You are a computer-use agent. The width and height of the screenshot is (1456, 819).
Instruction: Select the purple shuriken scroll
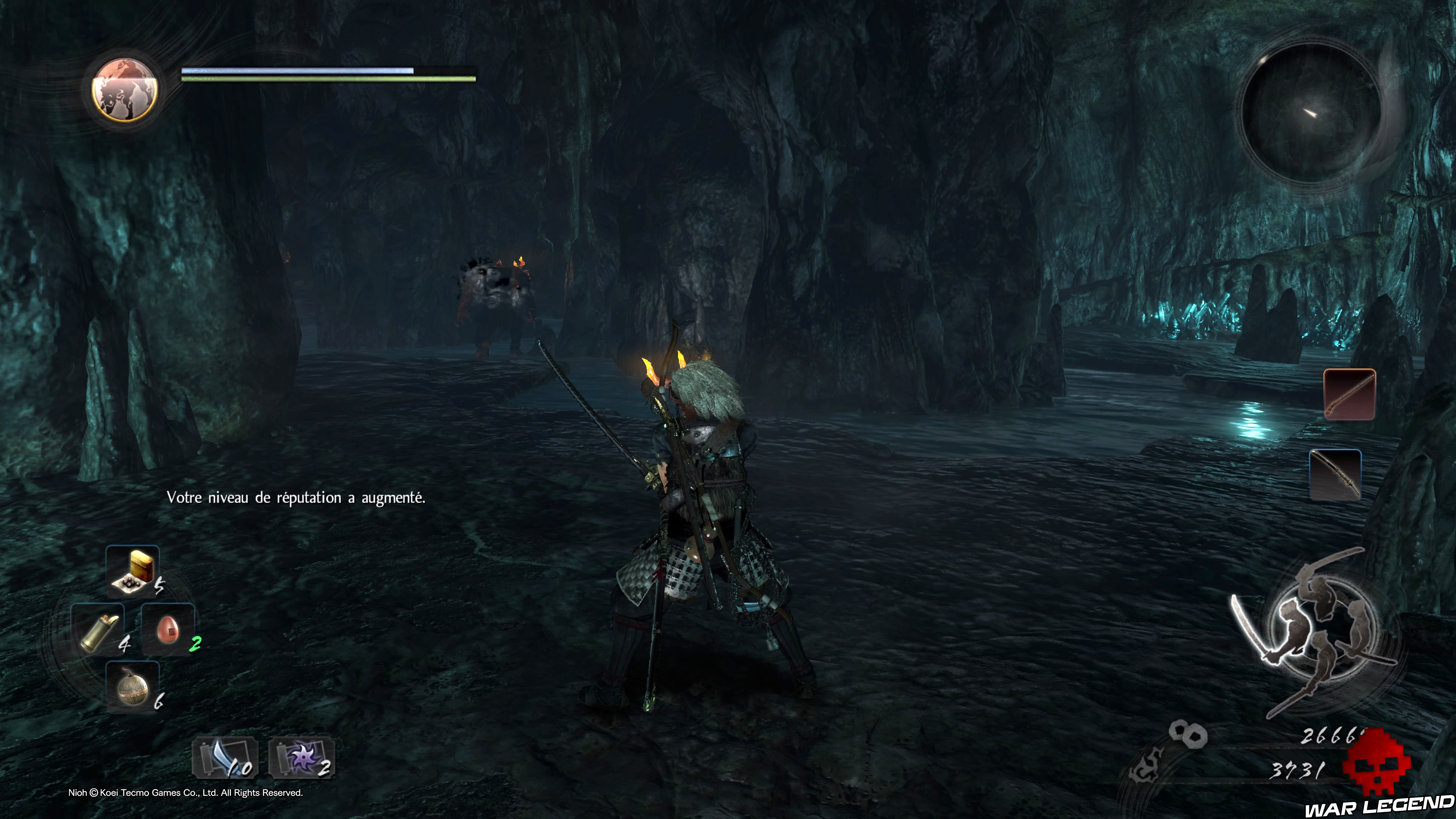click(302, 758)
